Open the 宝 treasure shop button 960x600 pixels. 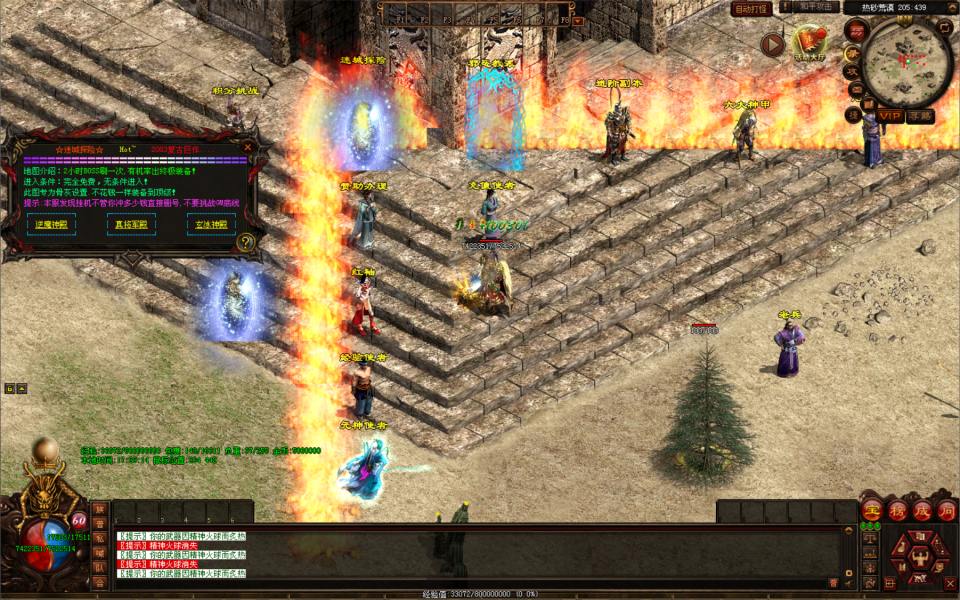(871, 509)
